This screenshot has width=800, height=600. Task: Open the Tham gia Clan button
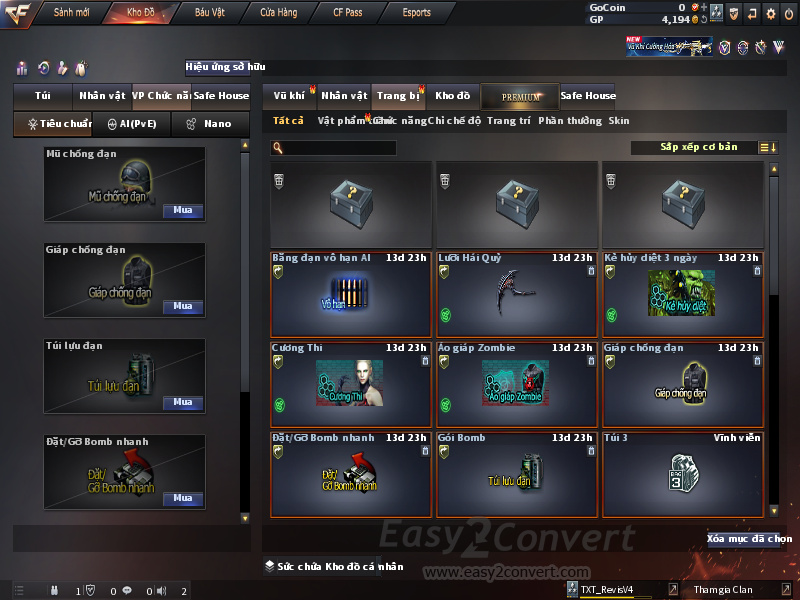click(723, 590)
